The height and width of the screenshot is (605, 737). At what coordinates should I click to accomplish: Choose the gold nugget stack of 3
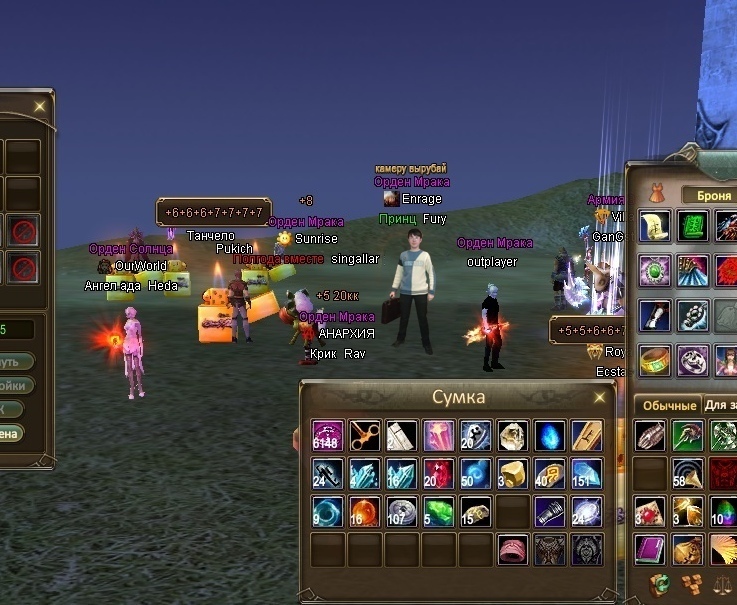[x=513, y=473]
